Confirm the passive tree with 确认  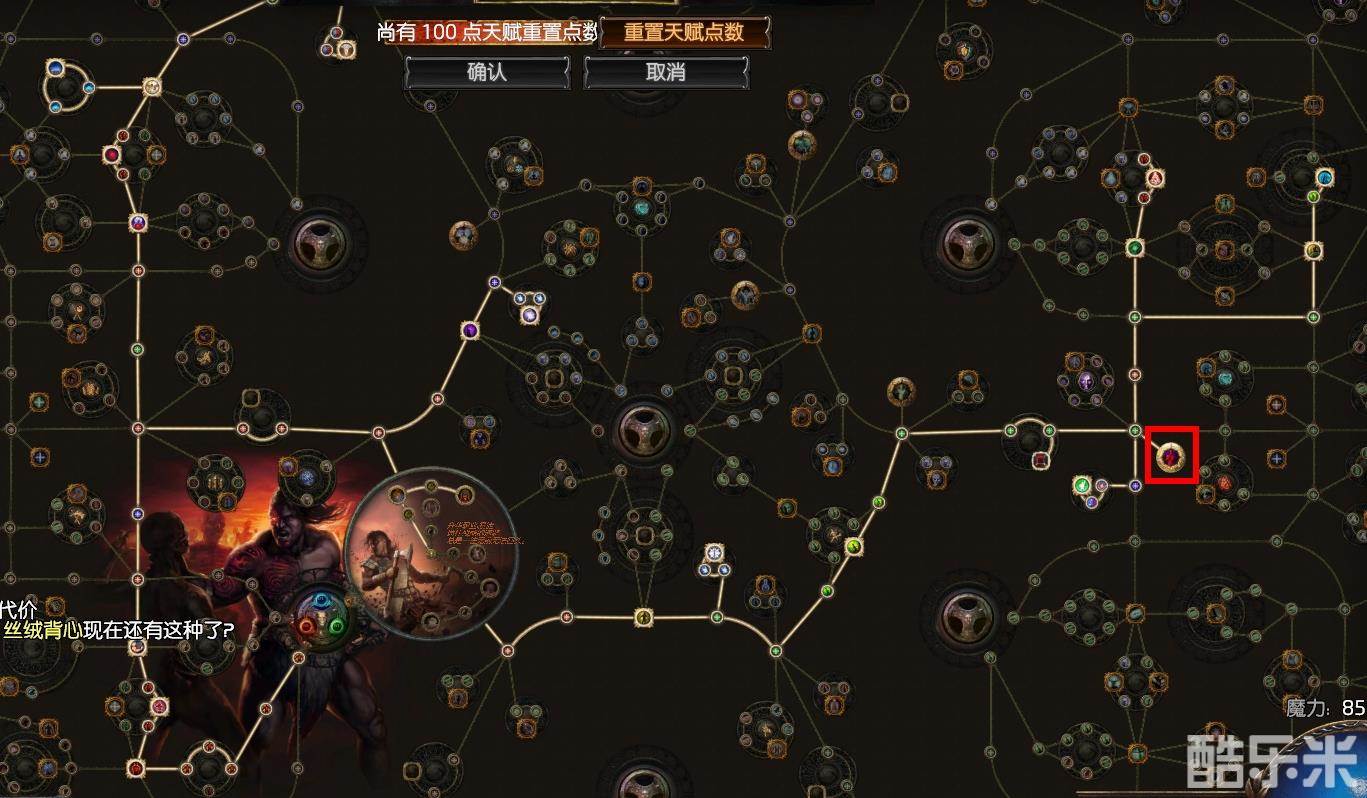click(x=487, y=73)
